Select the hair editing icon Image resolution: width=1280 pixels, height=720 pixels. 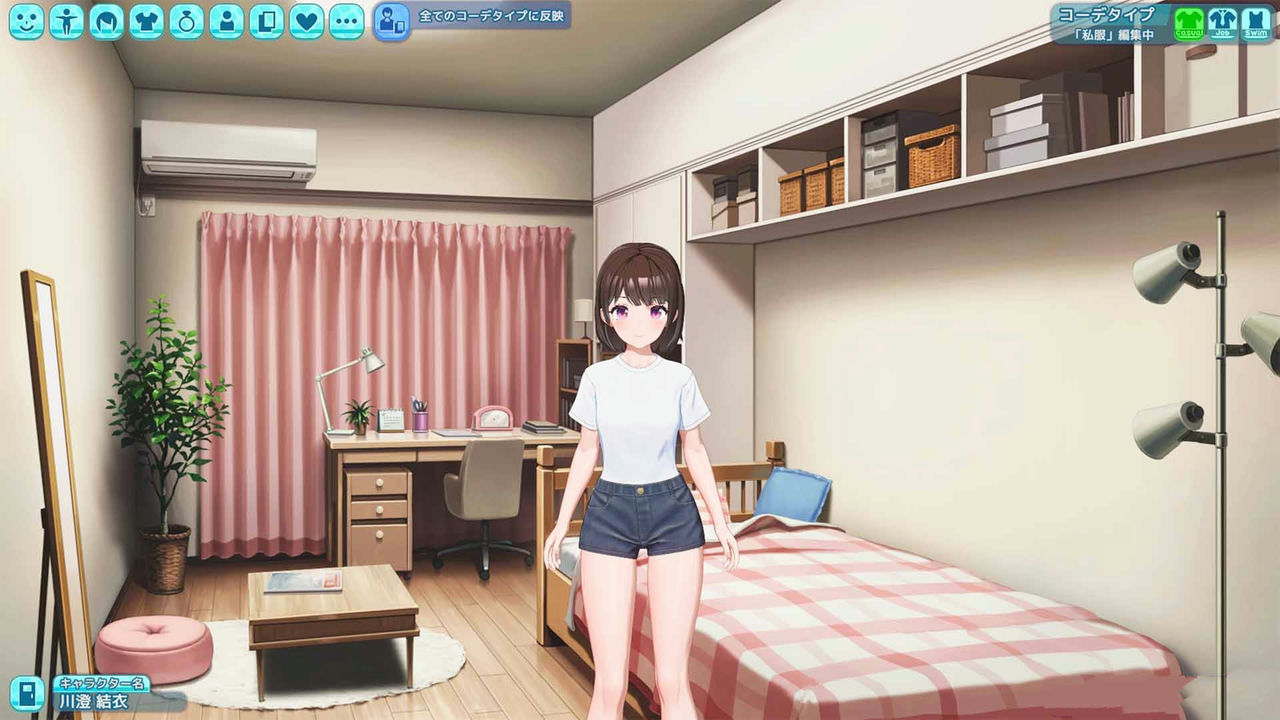pos(105,20)
